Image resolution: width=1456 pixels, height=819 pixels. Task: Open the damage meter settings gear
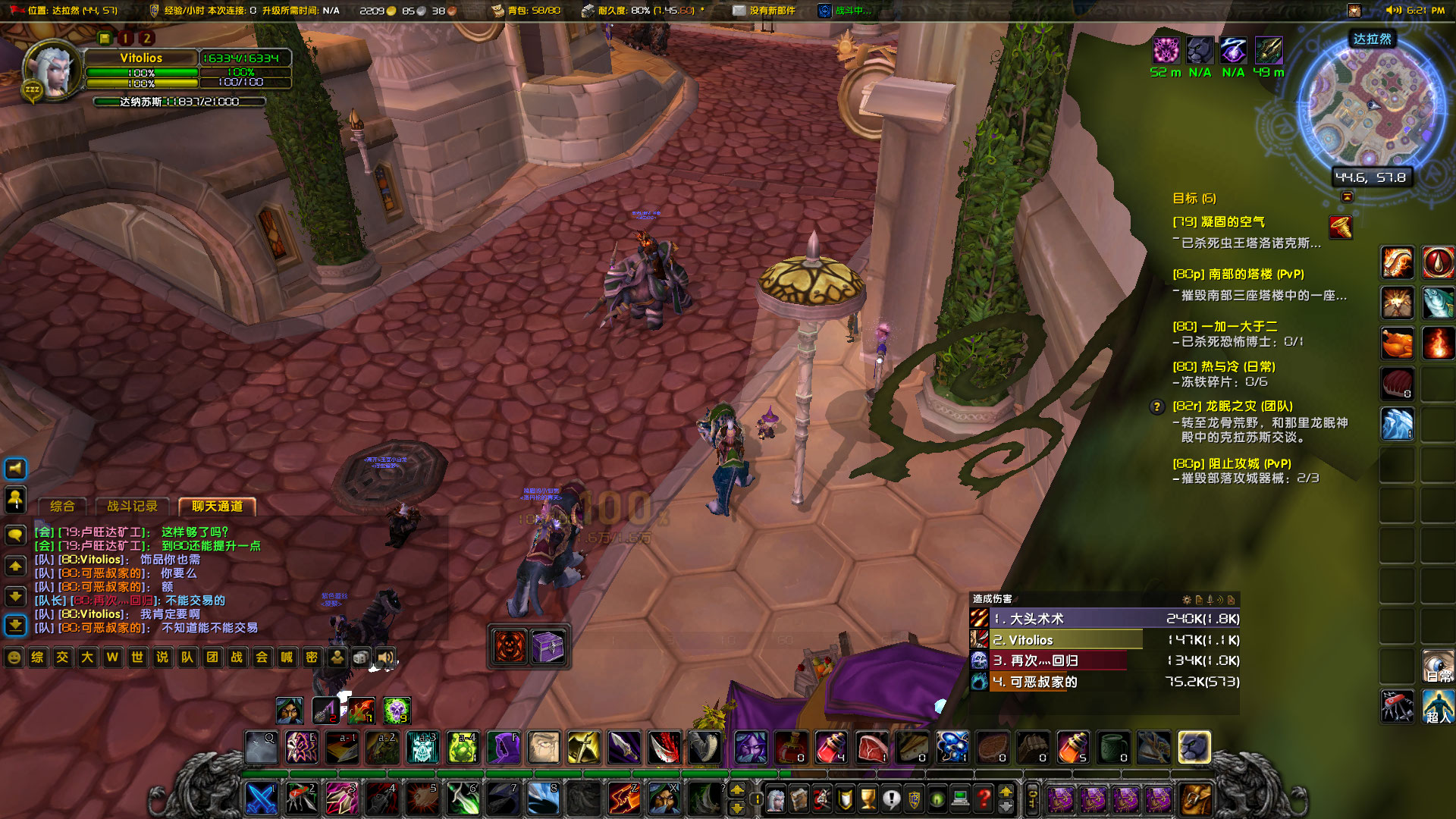click(1188, 599)
